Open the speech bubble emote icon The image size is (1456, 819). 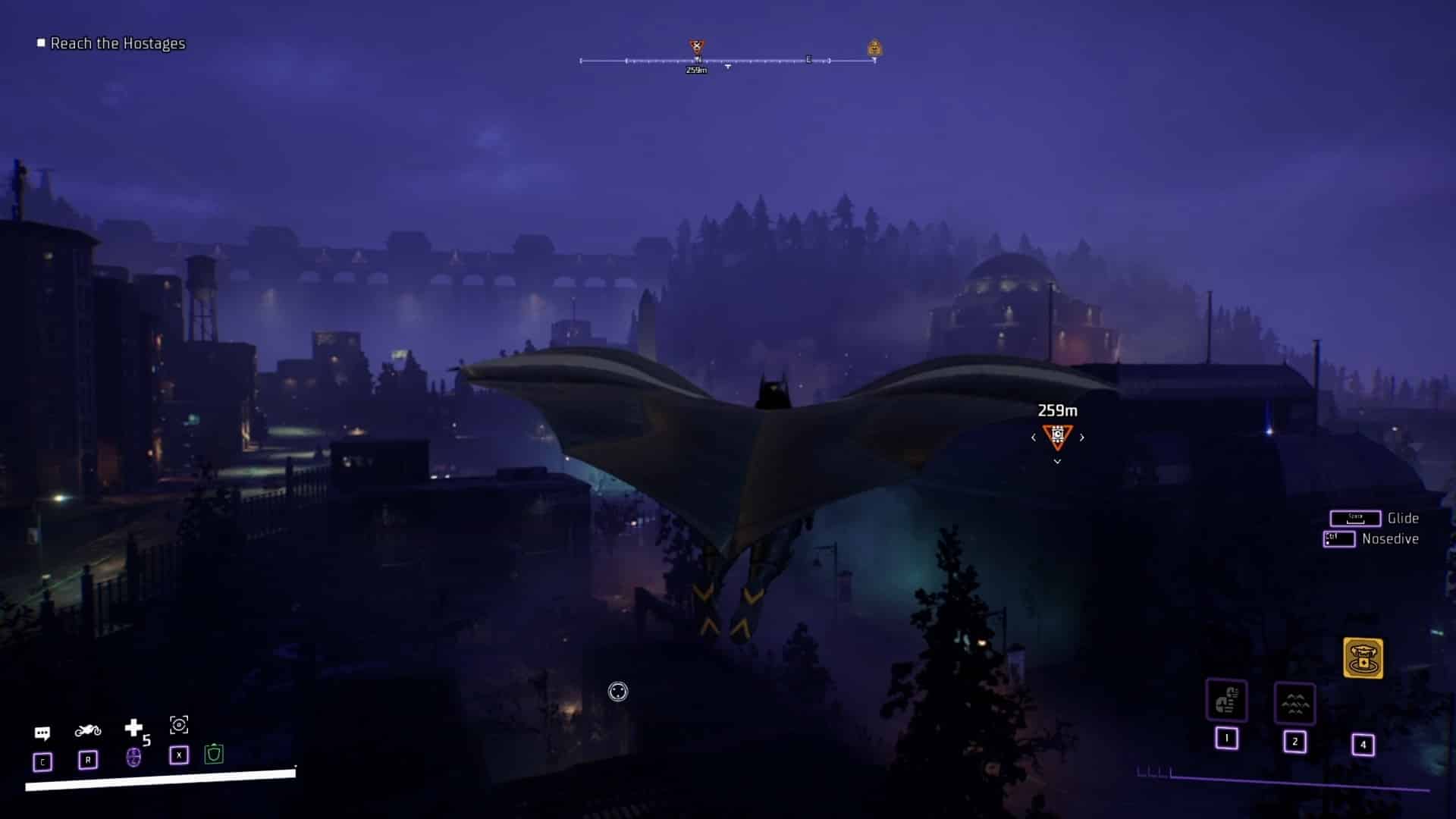coord(42,733)
